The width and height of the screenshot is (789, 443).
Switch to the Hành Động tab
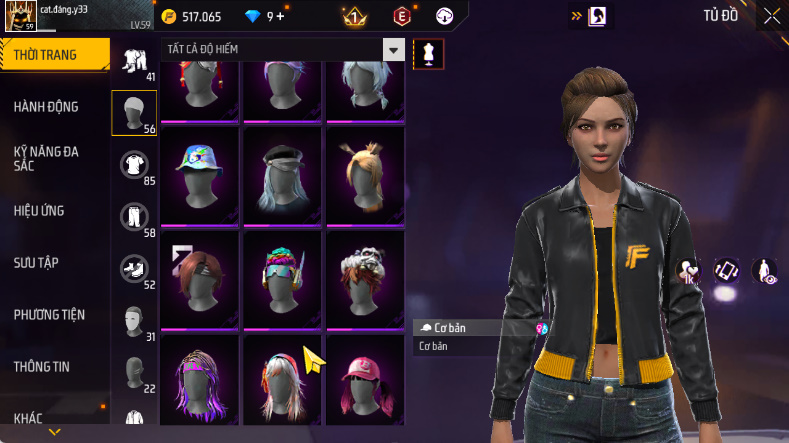[46, 107]
